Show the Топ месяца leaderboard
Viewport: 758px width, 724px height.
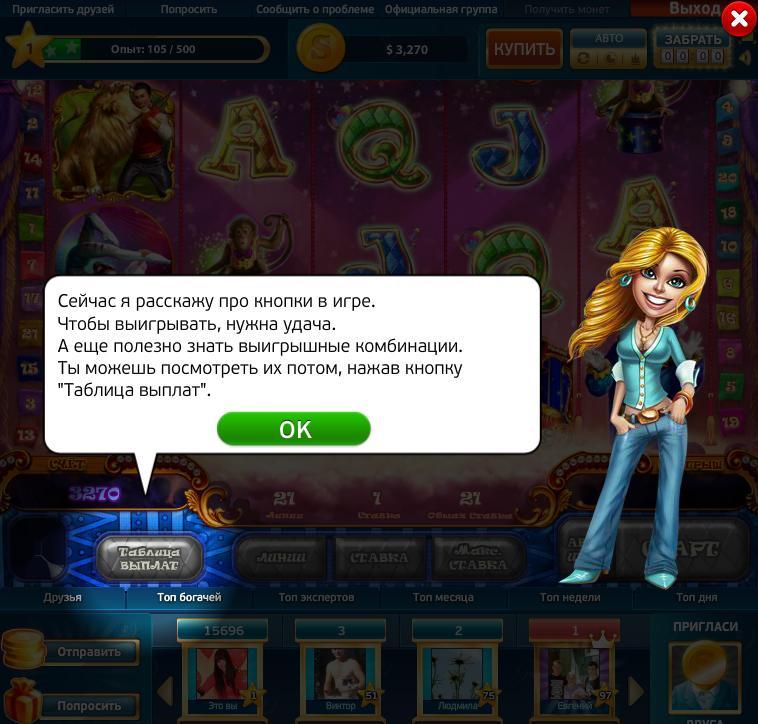(x=443, y=597)
